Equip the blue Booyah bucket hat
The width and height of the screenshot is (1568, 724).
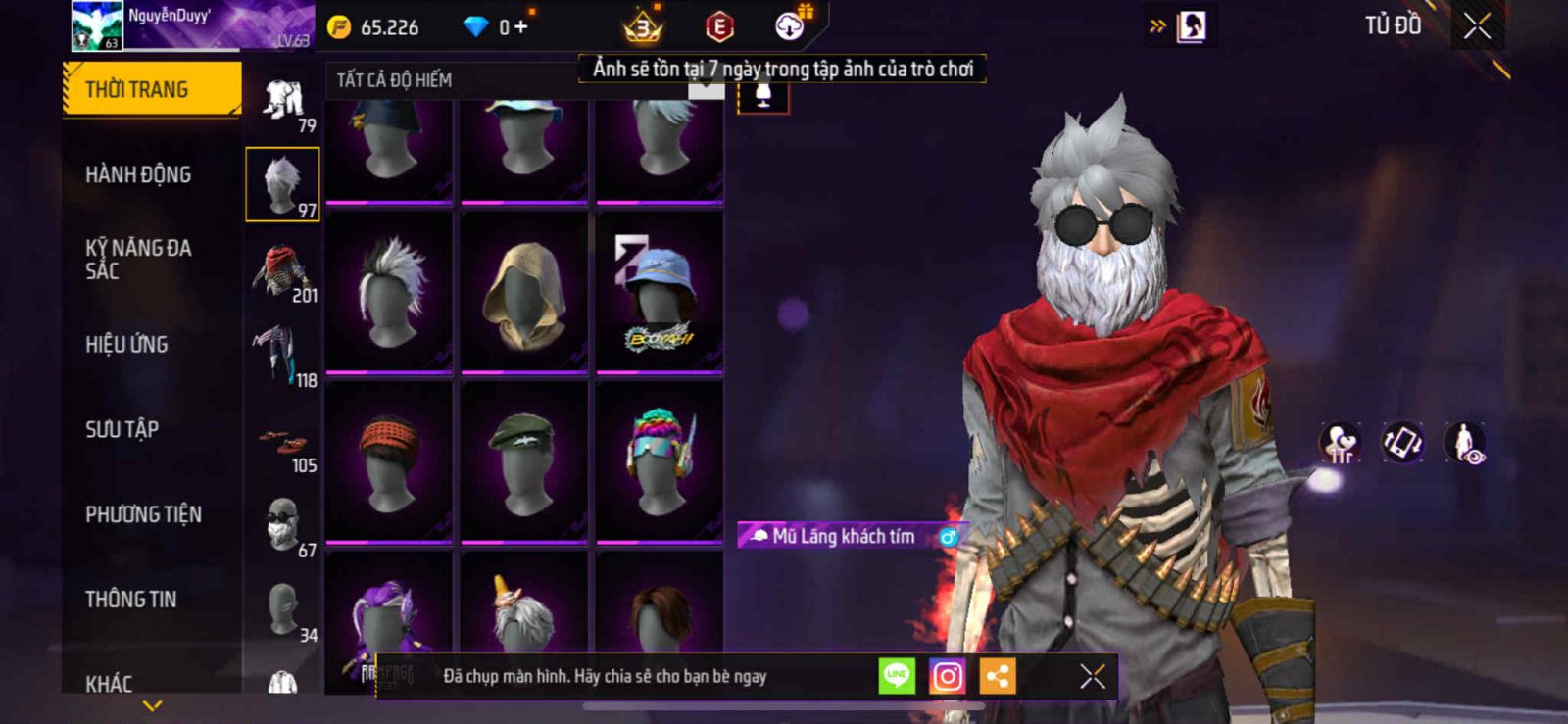(660, 292)
